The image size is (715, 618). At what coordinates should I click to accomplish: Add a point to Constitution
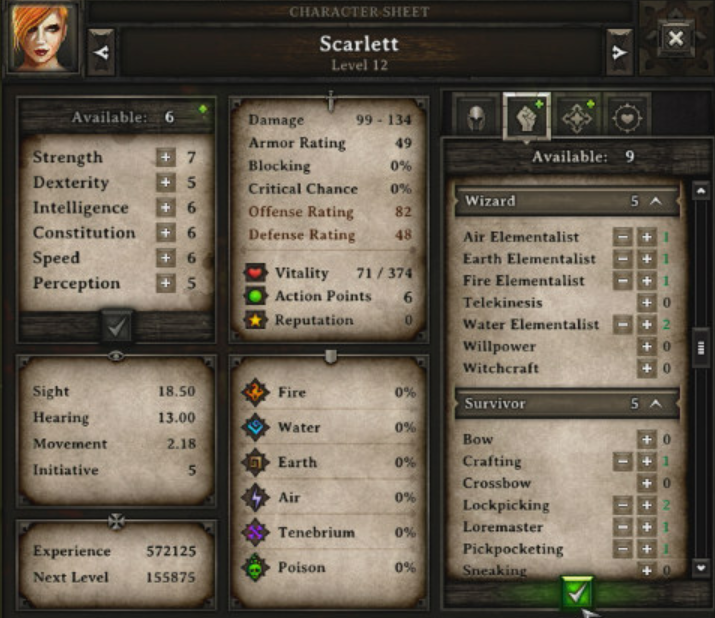point(165,233)
